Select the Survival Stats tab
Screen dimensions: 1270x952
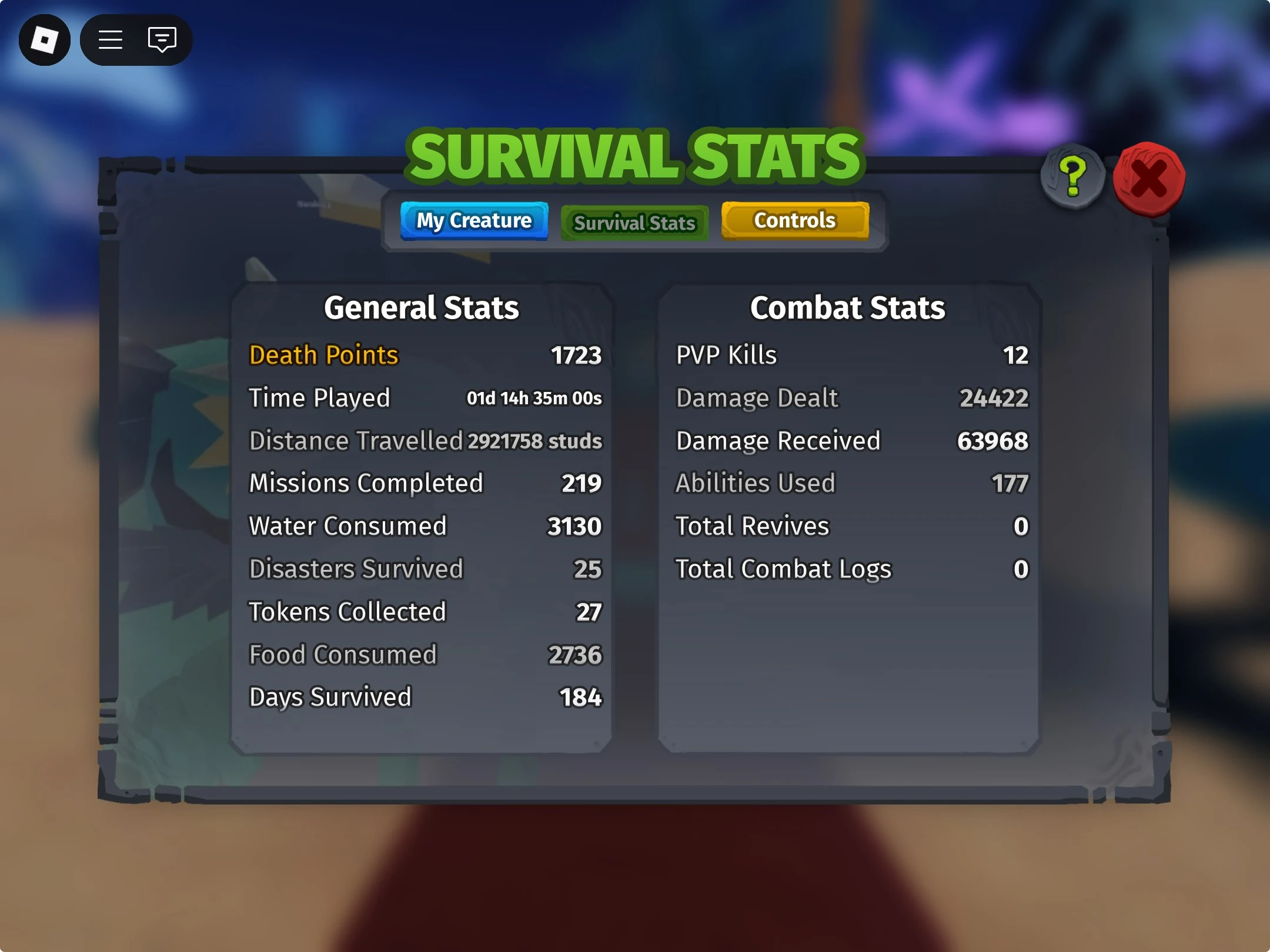(x=634, y=223)
